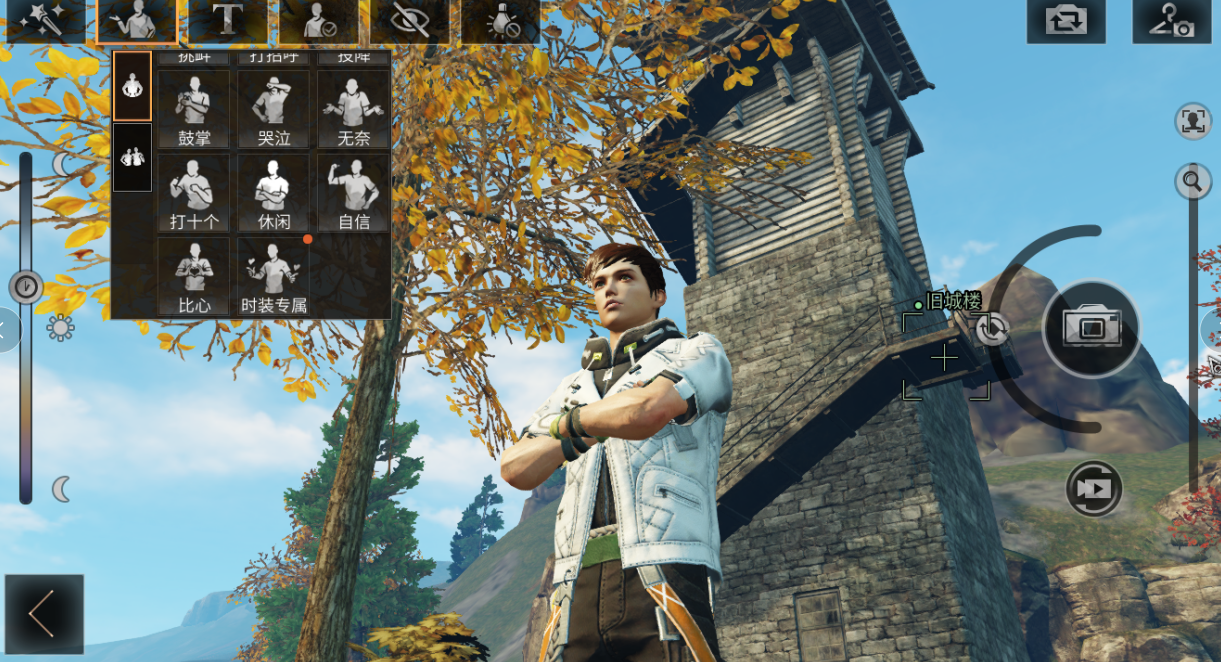
Task: Select the 打十个 fighting pose
Action: click(194, 193)
